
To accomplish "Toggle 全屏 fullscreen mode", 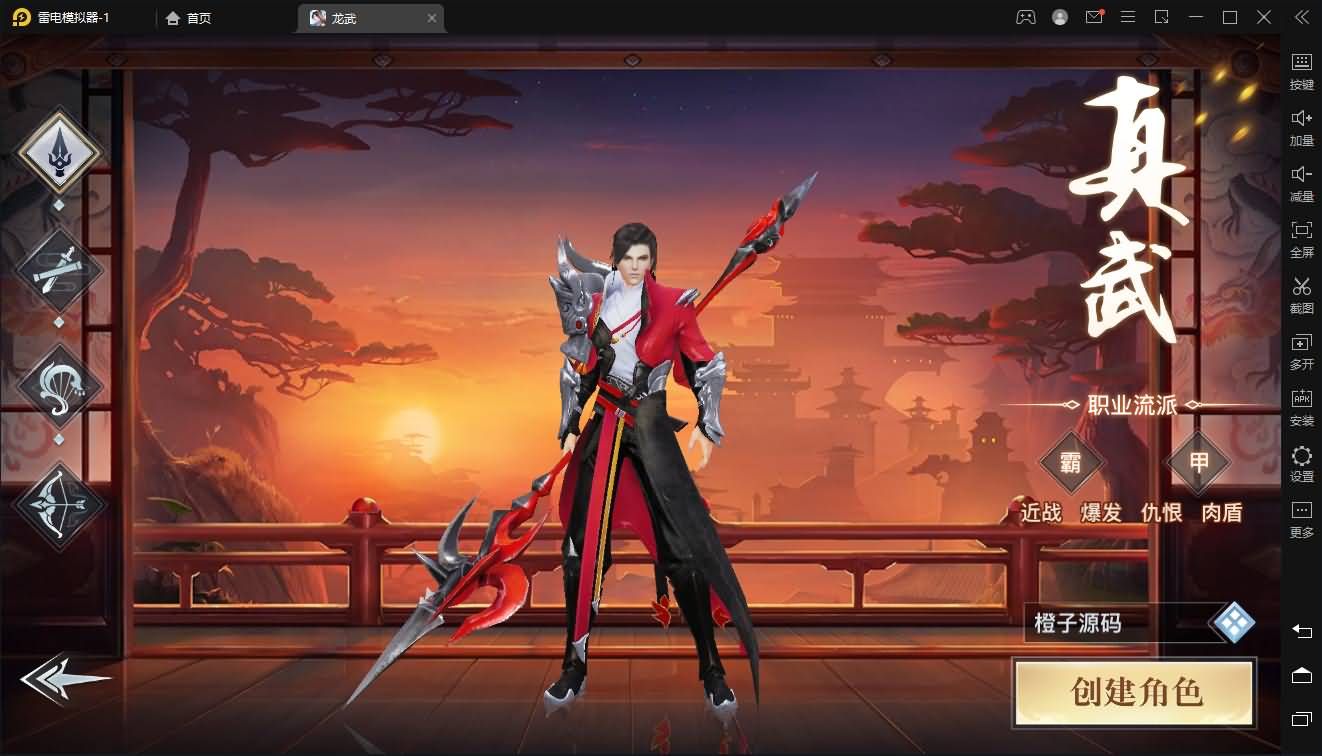I will (x=1301, y=239).
